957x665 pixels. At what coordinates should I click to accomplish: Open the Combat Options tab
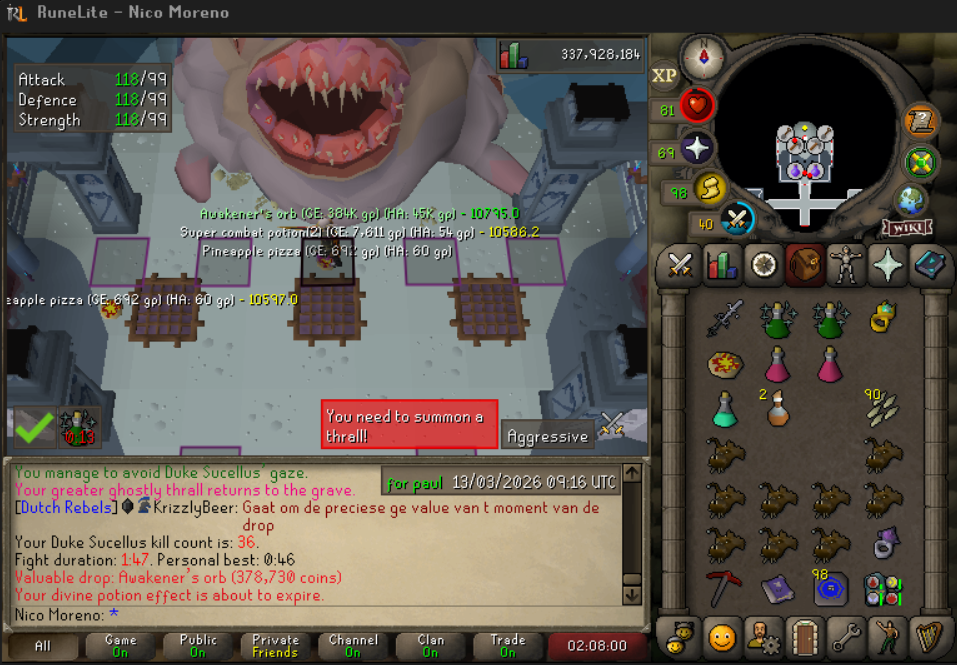(x=681, y=265)
